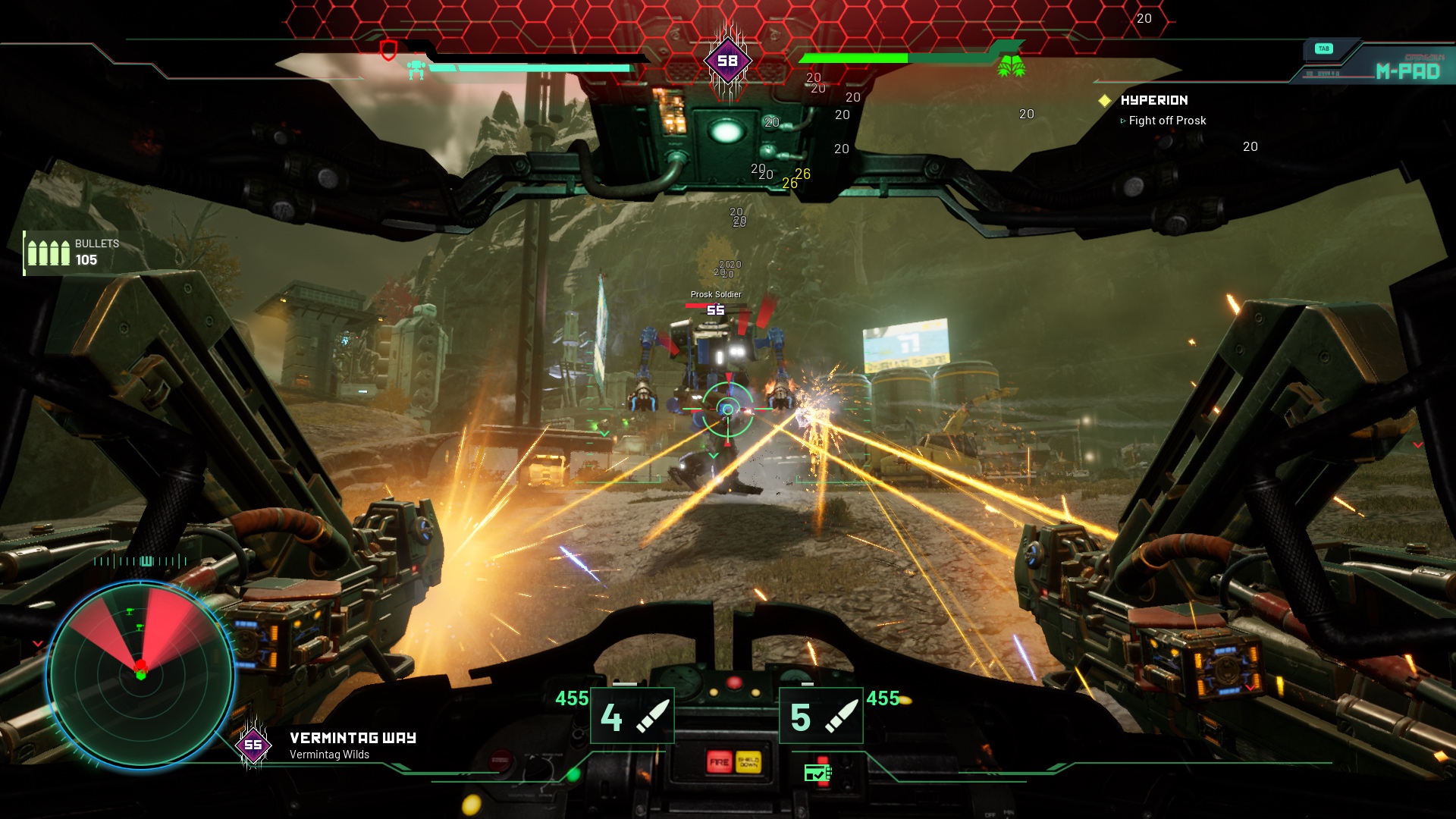This screenshot has width=1456, height=819.
Task: Open the M-PAD panel
Action: (x=1407, y=71)
